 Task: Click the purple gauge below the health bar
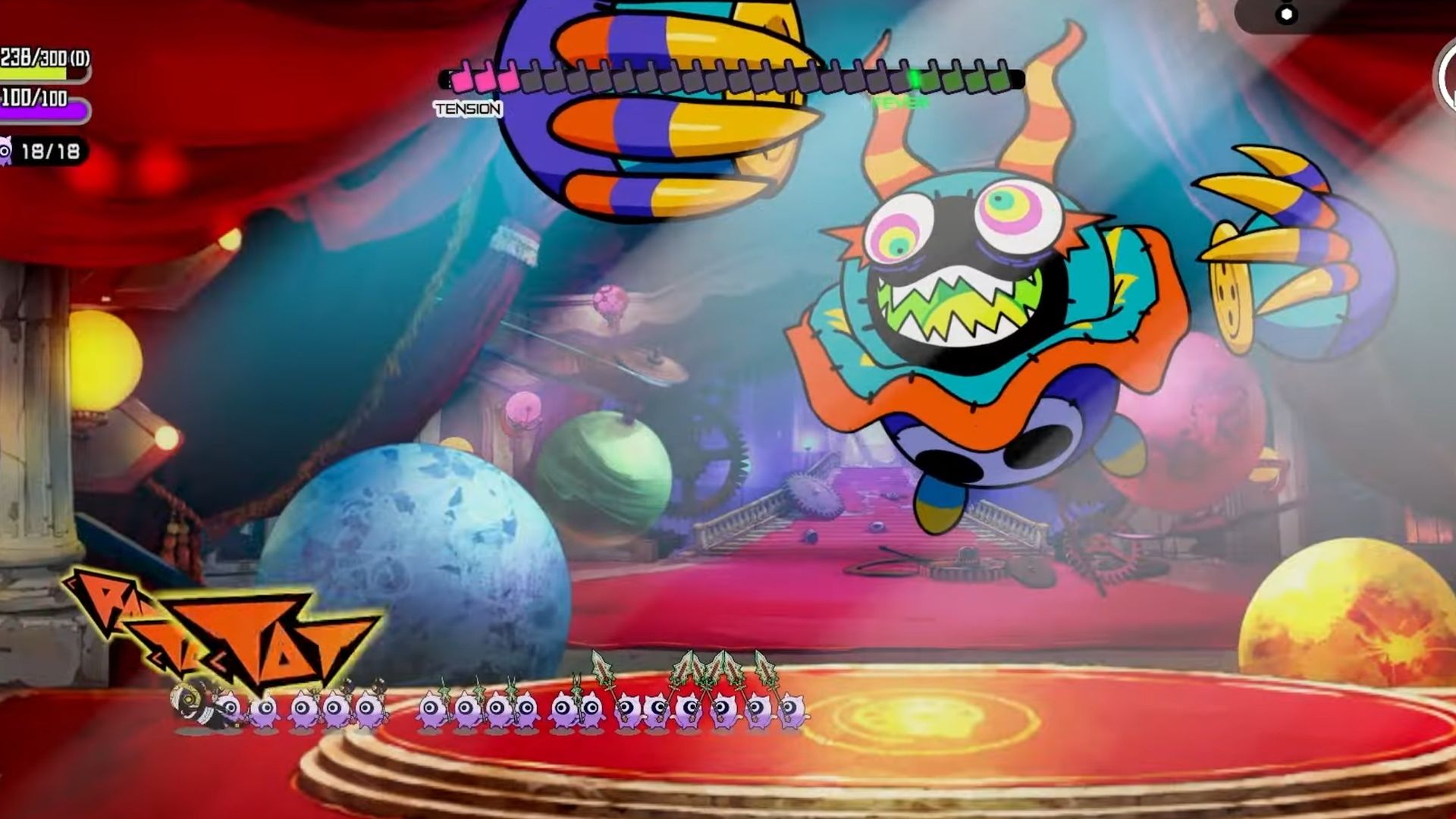[42, 114]
